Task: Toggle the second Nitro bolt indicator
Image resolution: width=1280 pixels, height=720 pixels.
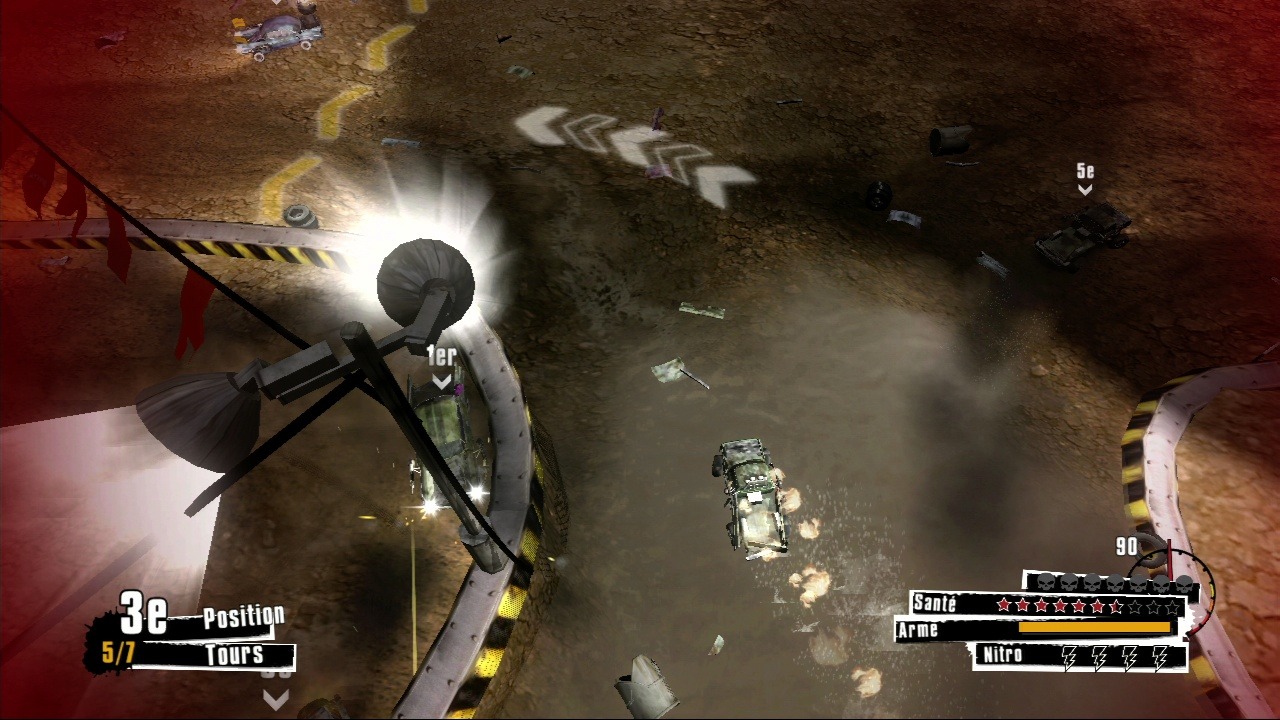Action: click(x=1098, y=658)
